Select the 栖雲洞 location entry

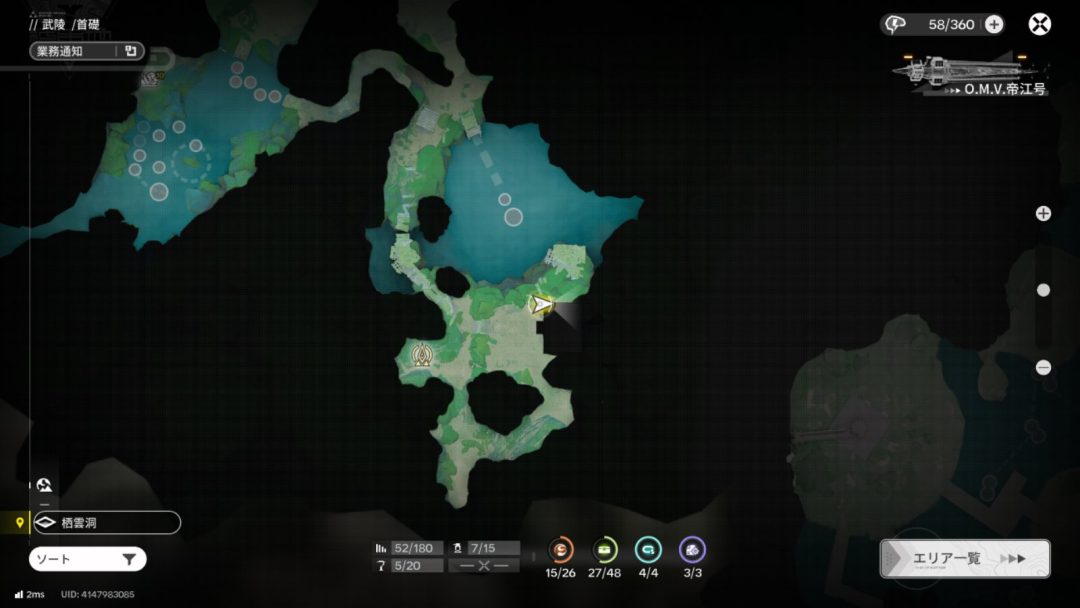[x=106, y=522]
